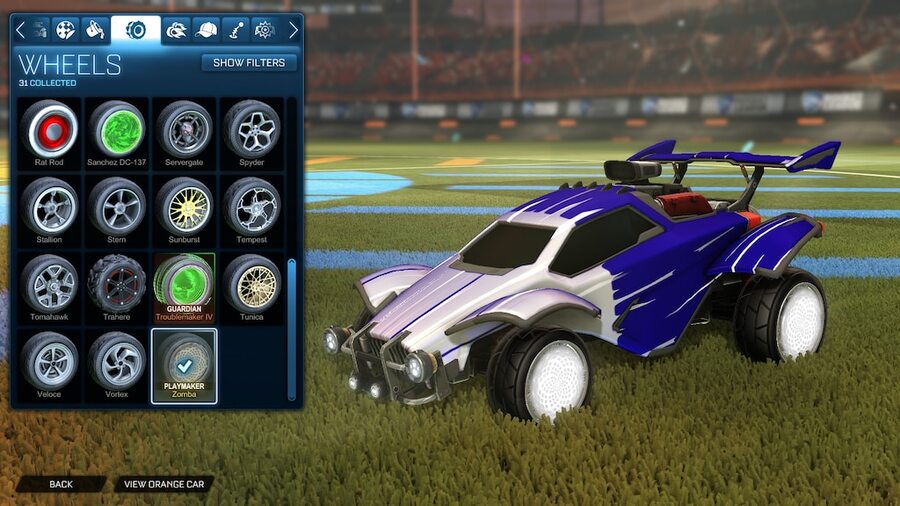The image size is (900, 506).
Task: Equip the Veloce wheels
Action: [49, 360]
